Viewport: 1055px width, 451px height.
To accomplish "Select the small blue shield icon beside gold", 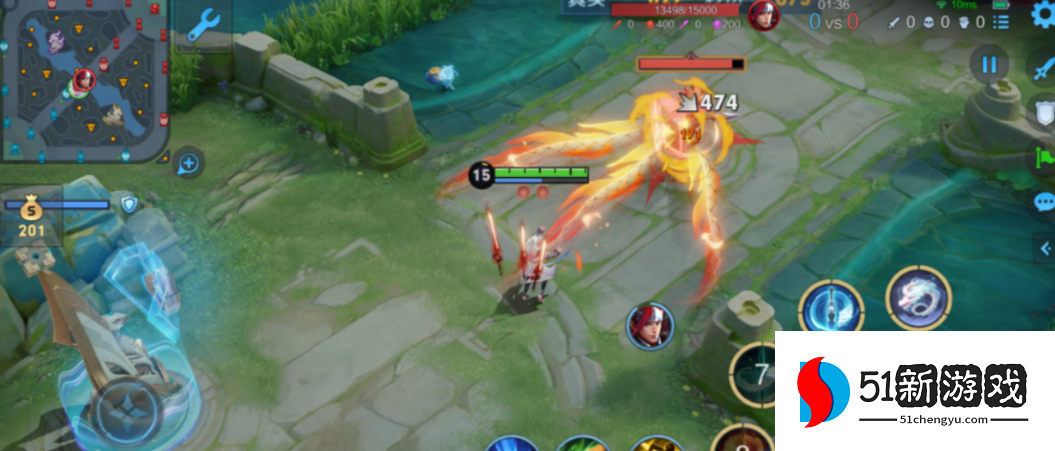I will point(129,205).
